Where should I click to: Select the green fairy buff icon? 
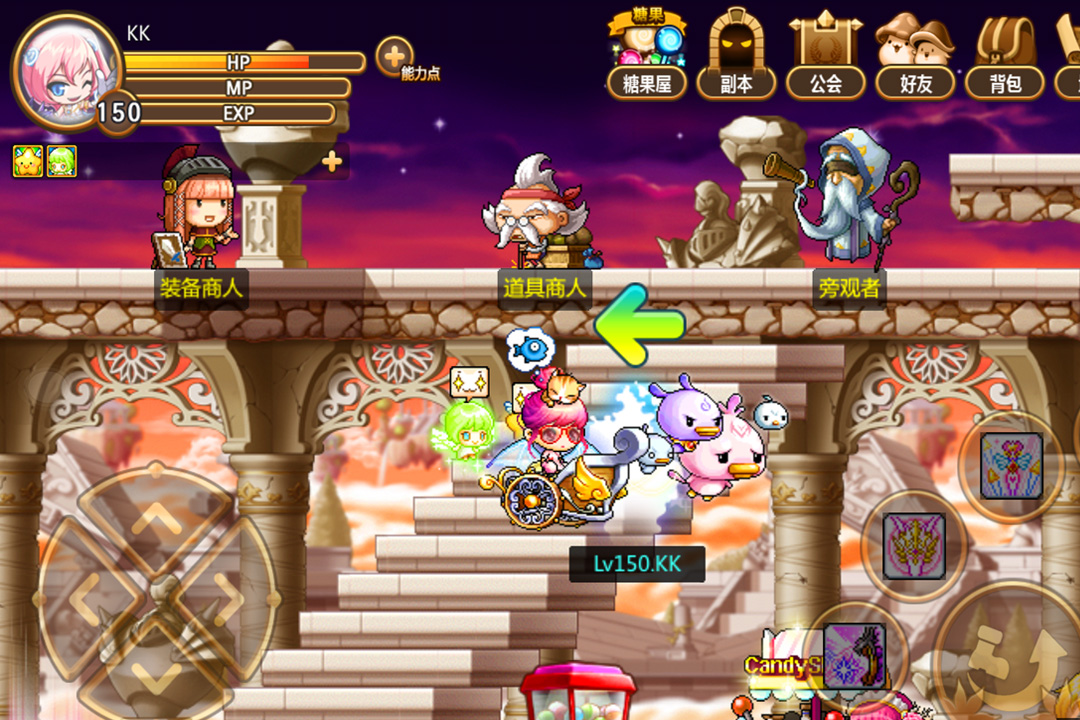pyautogui.click(x=61, y=160)
